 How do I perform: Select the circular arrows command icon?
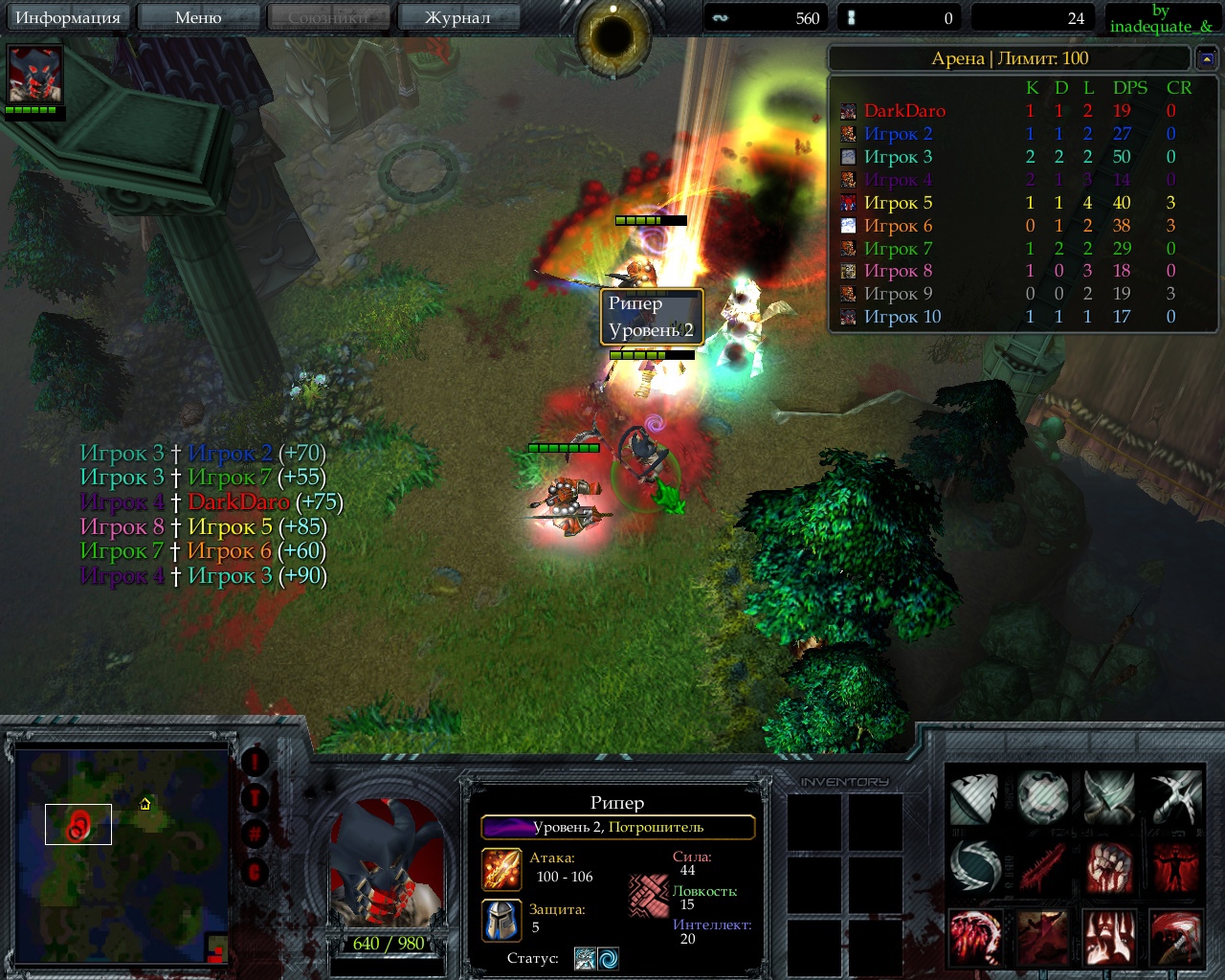coord(975,867)
